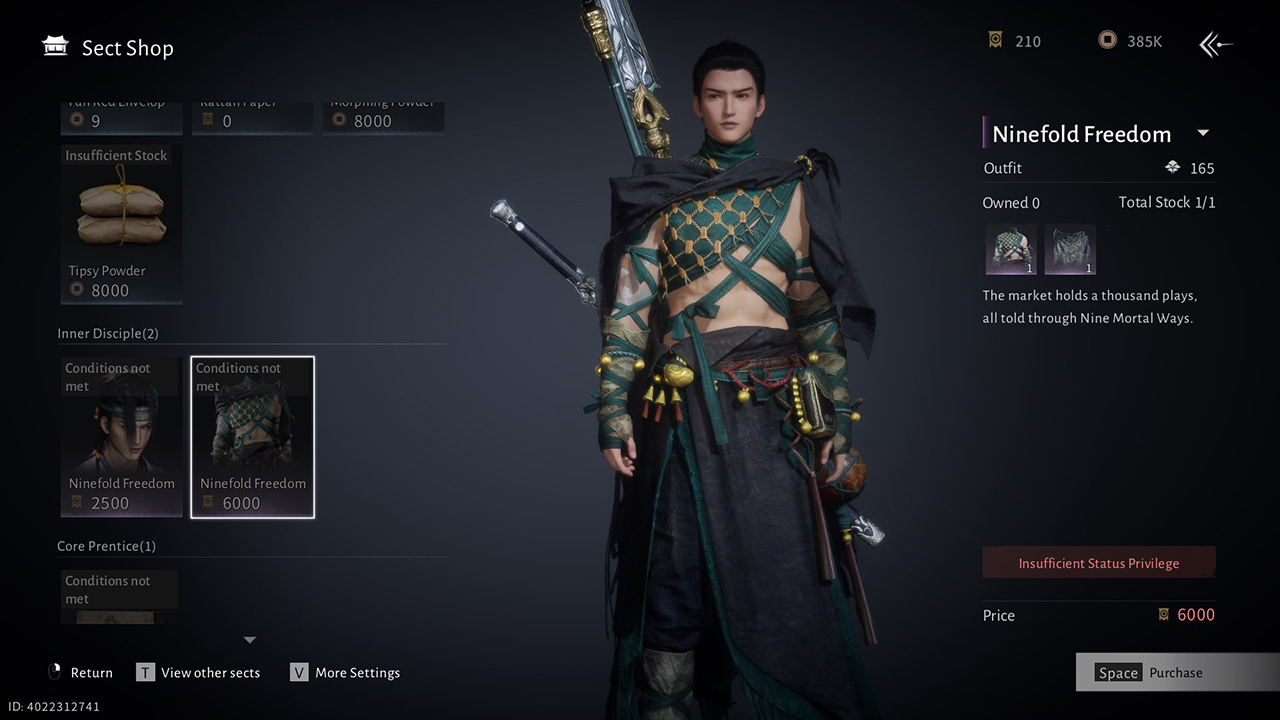
Task: Click the Return option
Action: [x=81, y=673]
